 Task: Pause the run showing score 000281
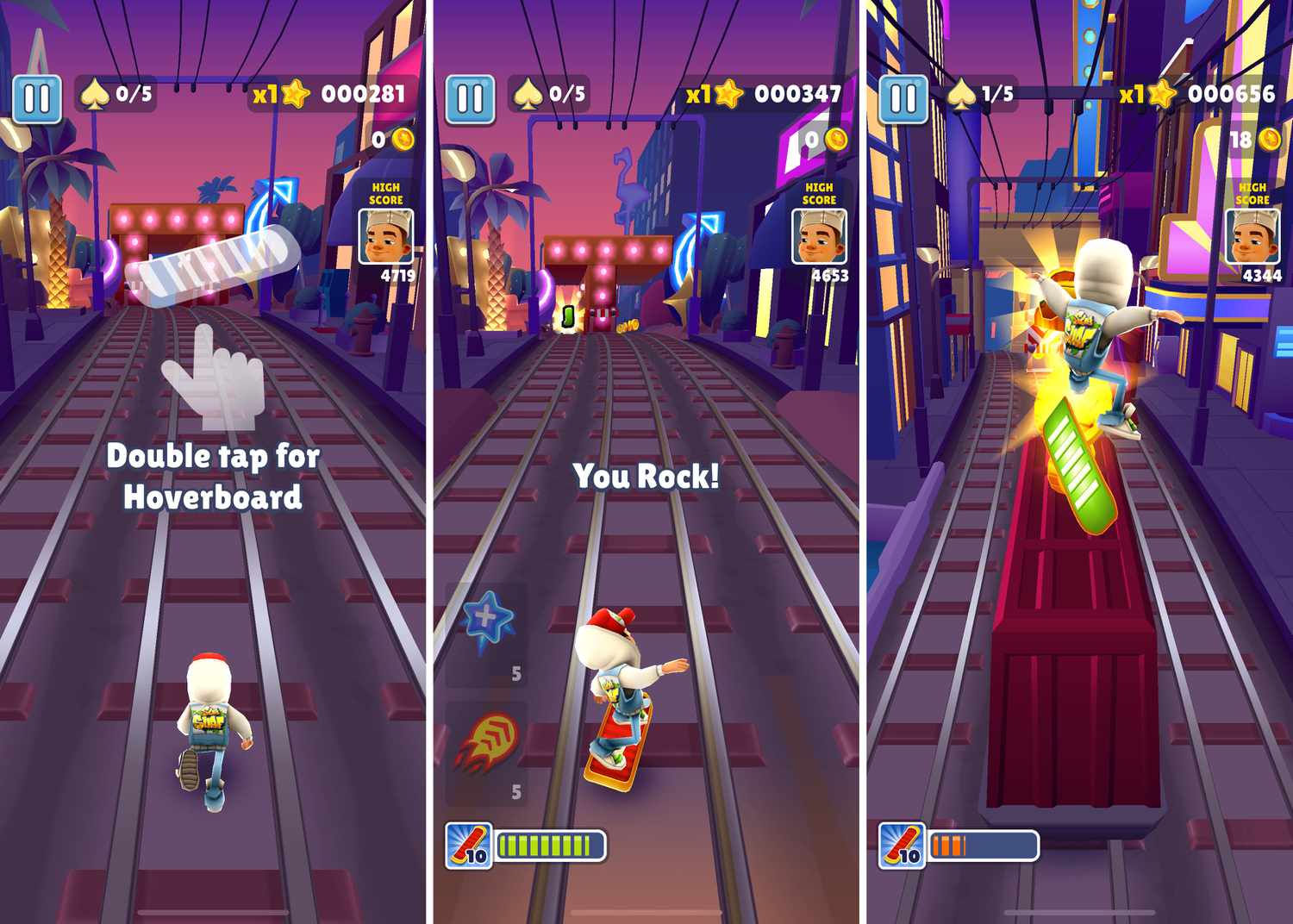pos(37,99)
